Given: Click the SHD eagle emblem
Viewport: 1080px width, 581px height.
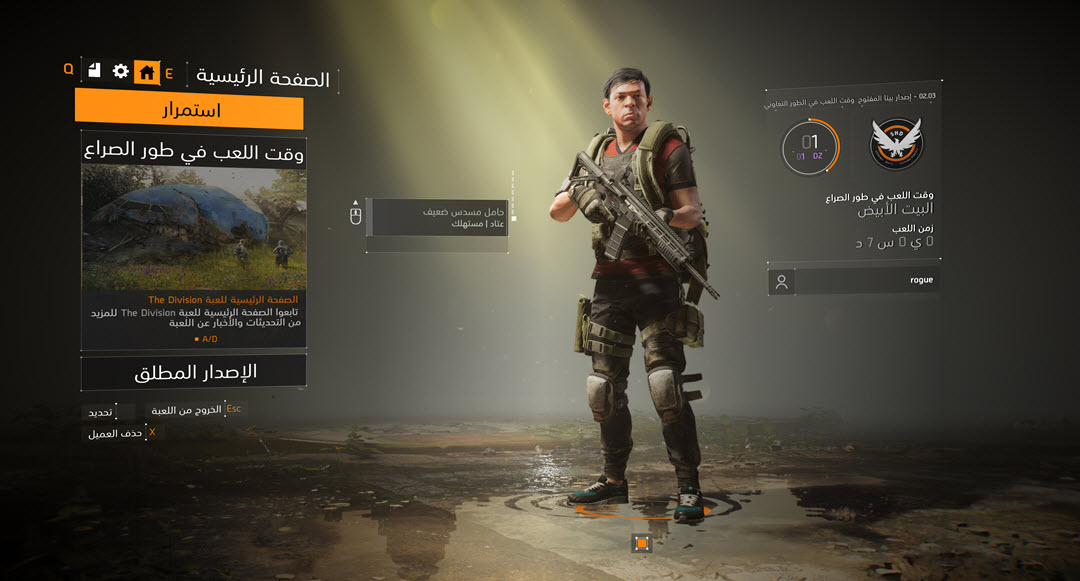Looking at the screenshot, I should (896, 144).
